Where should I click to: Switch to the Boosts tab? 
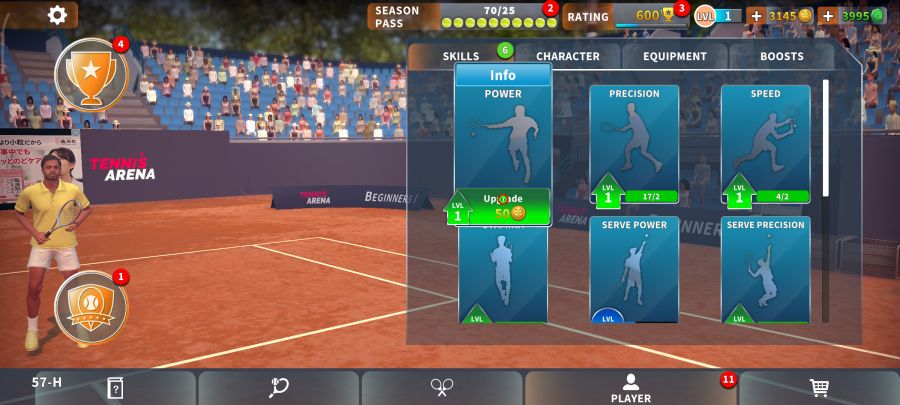(x=781, y=56)
